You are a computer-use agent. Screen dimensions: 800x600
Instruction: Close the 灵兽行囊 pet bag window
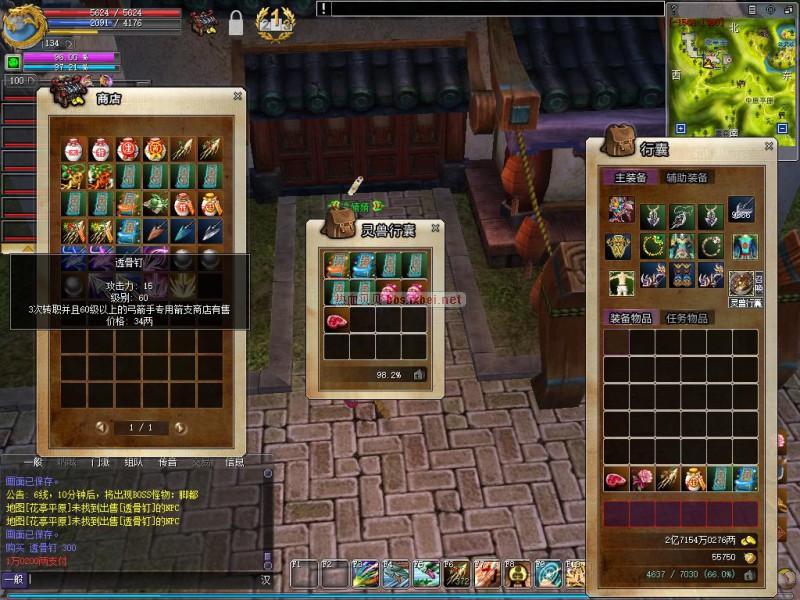(435, 229)
